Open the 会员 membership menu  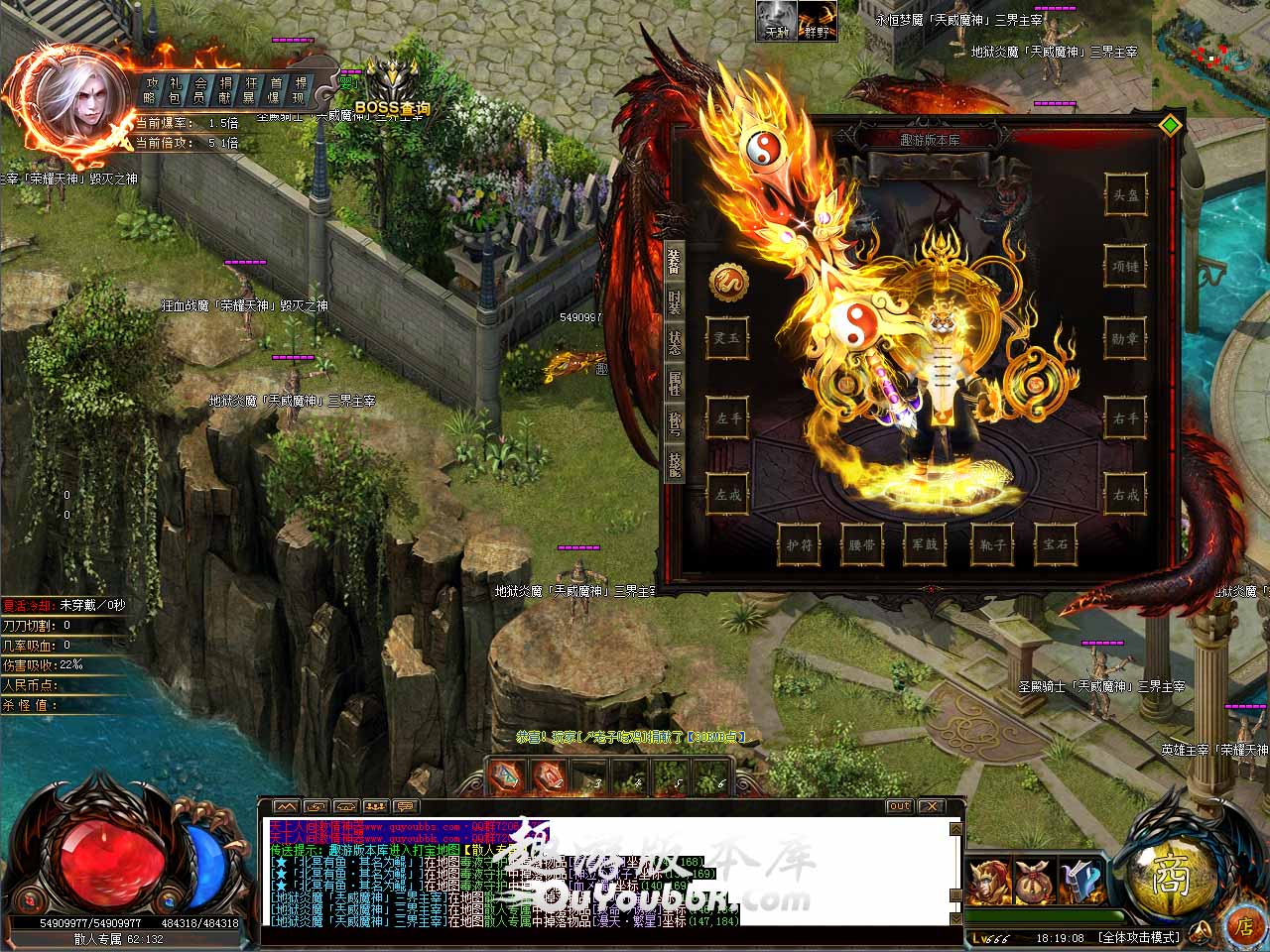200,89
